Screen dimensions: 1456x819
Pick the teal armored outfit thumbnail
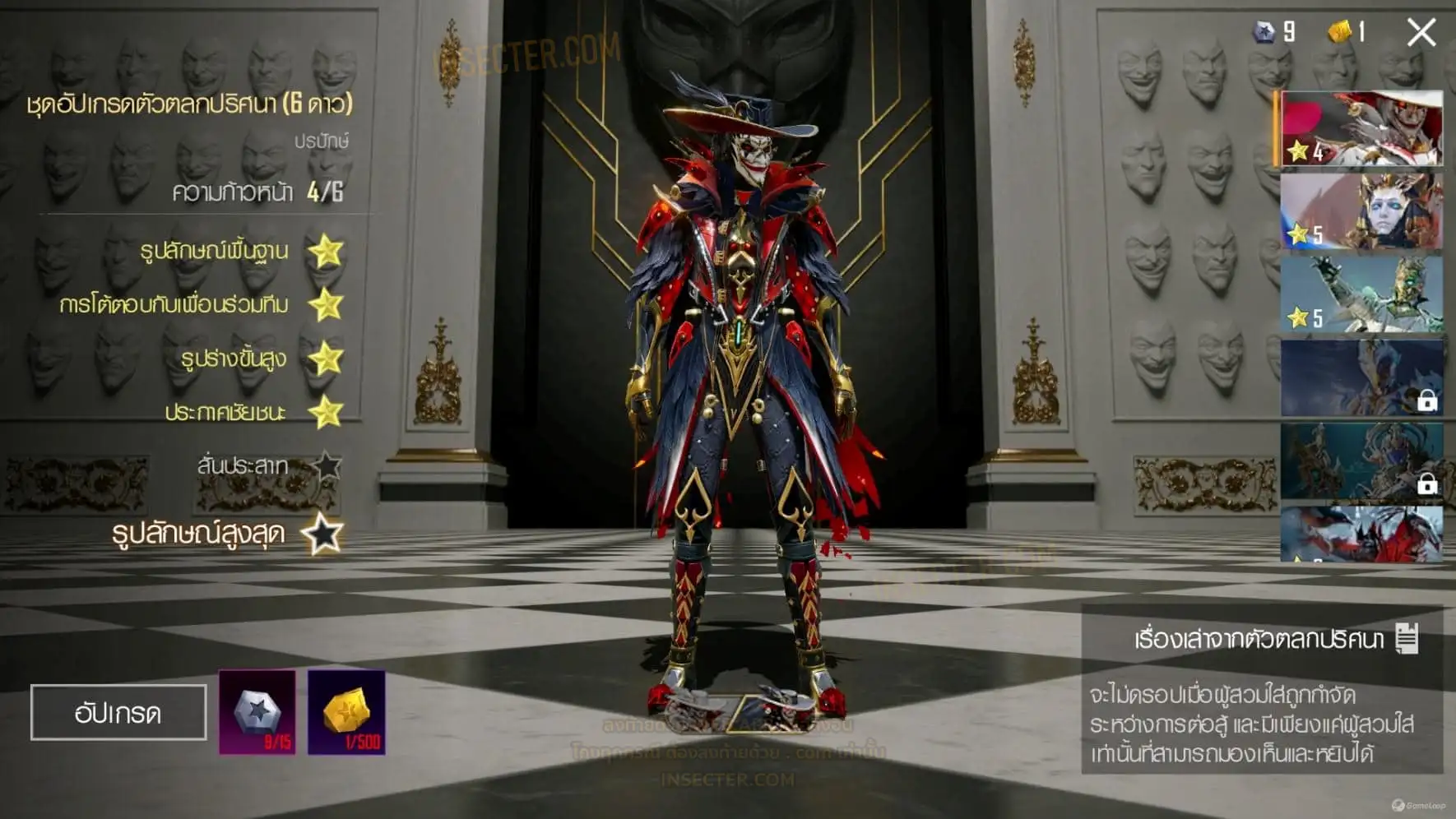[x=1361, y=294]
